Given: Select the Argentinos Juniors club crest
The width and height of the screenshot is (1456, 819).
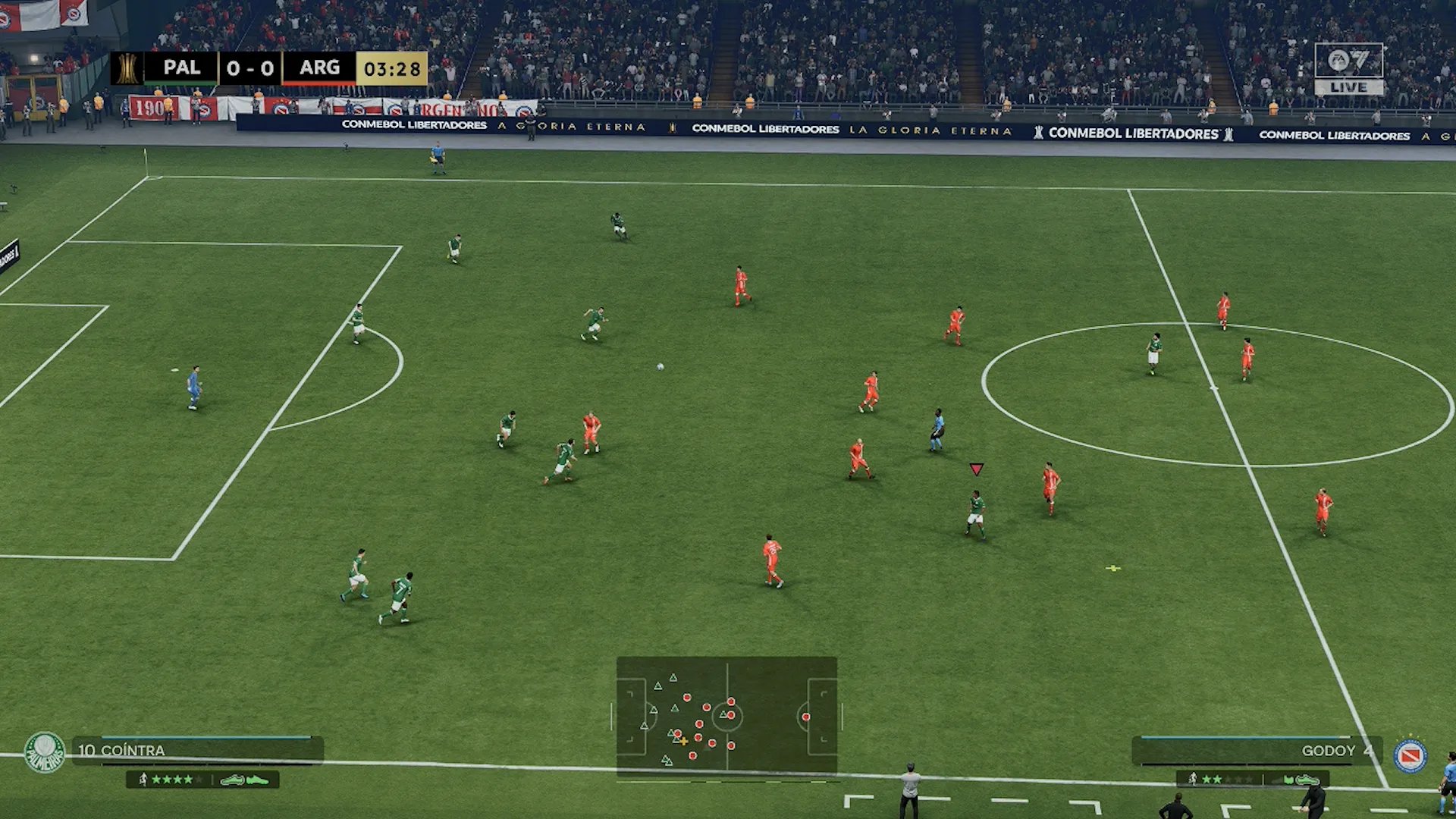Looking at the screenshot, I should point(1410,756).
